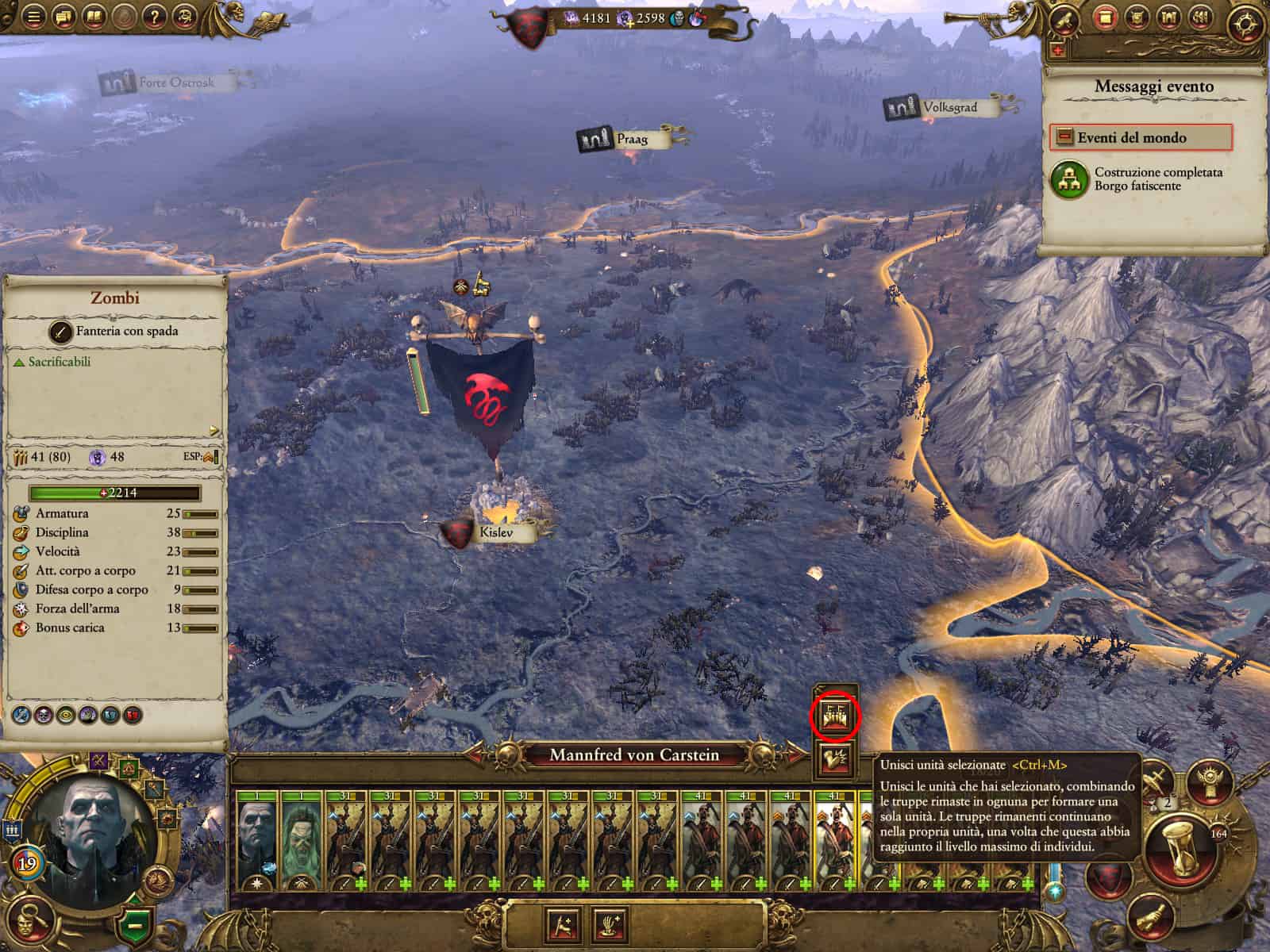The height and width of the screenshot is (952, 1270).
Task: Click the raise dead hand button
Action: [610, 924]
